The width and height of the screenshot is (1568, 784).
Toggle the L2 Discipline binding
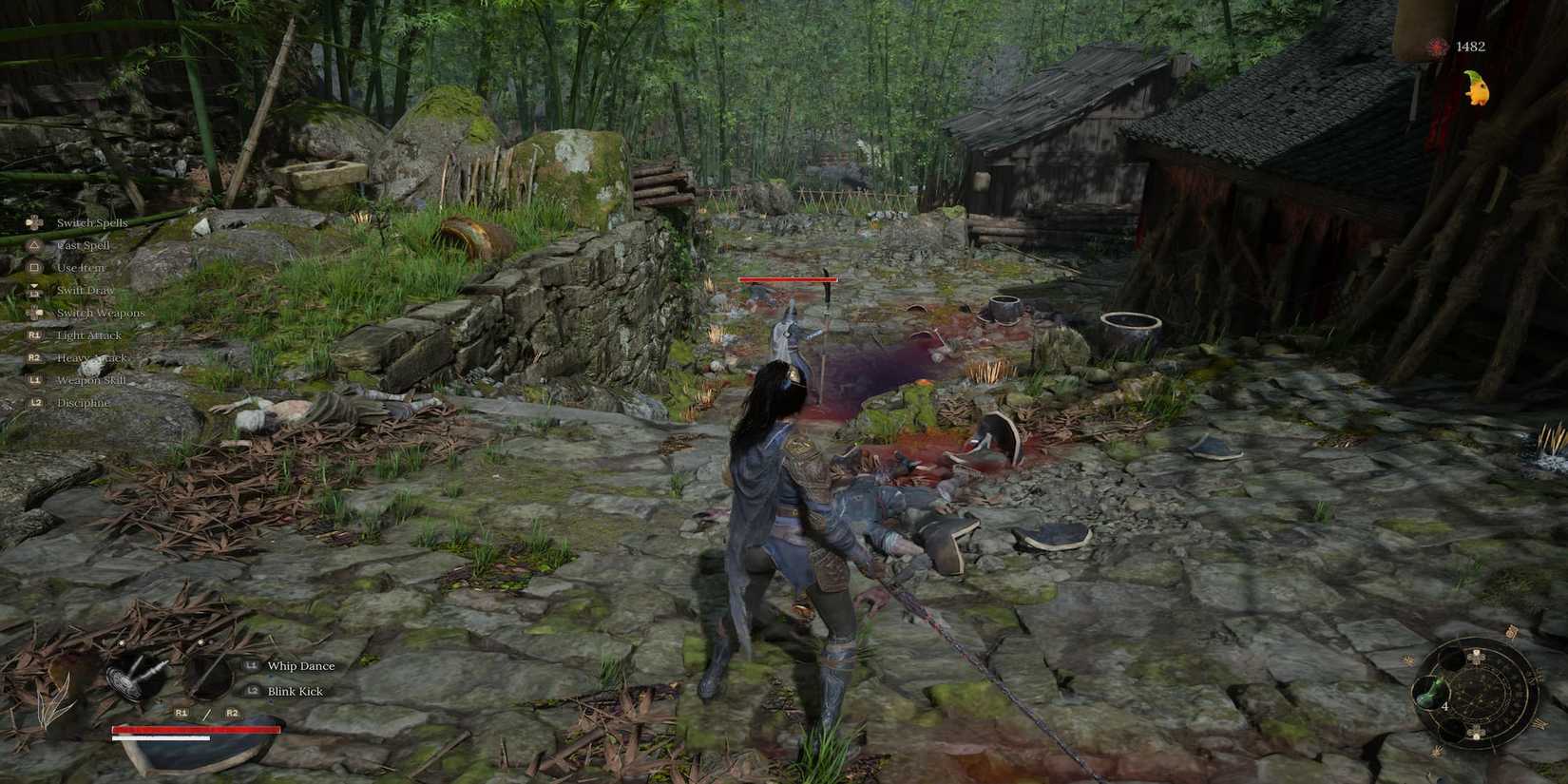35,402
